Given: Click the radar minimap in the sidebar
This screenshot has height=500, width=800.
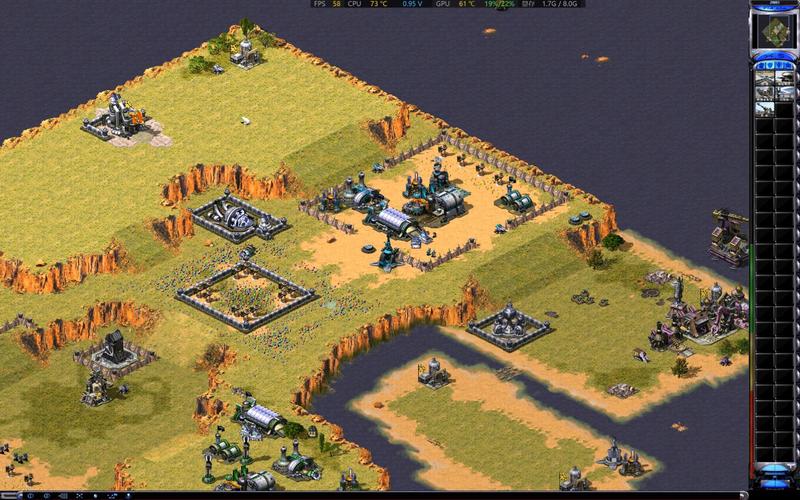Looking at the screenshot, I should (x=775, y=32).
